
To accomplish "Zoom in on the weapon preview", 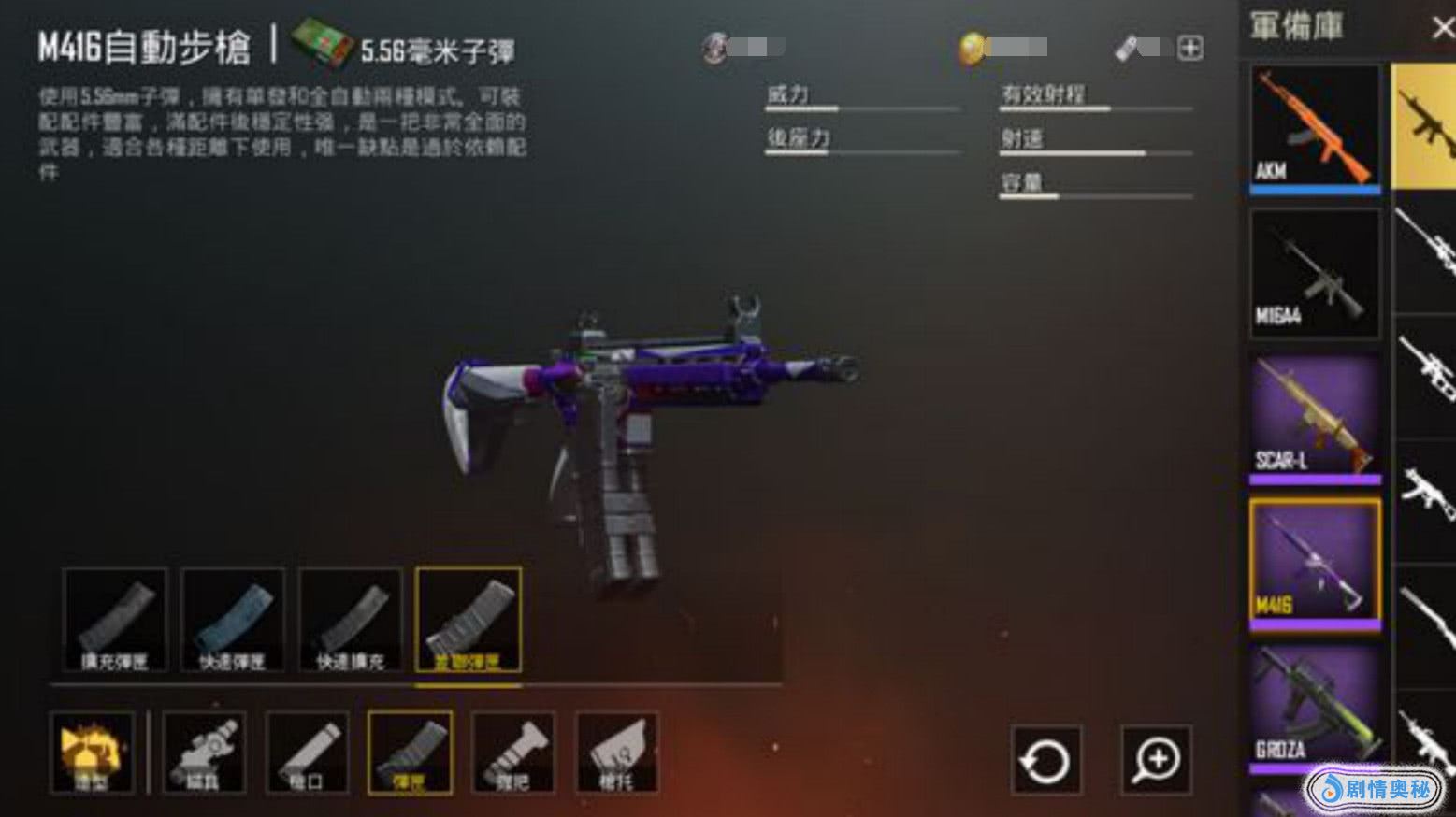I will [x=1156, y=760].
